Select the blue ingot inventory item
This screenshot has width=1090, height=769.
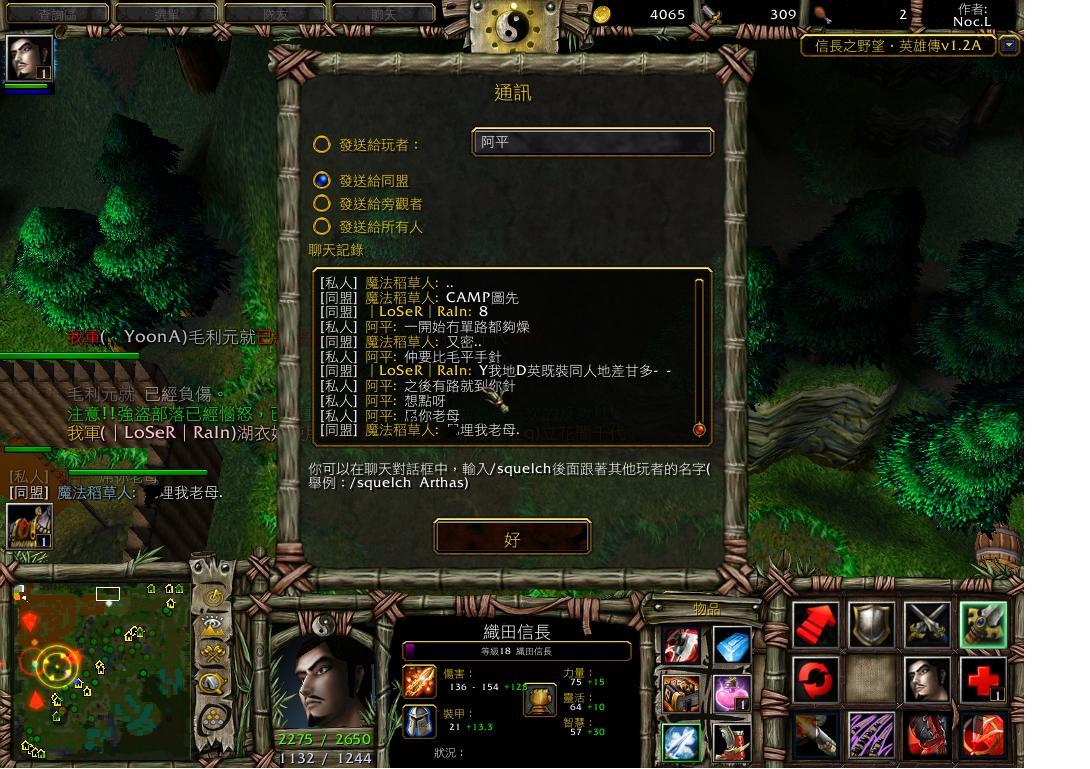point(732,645)
